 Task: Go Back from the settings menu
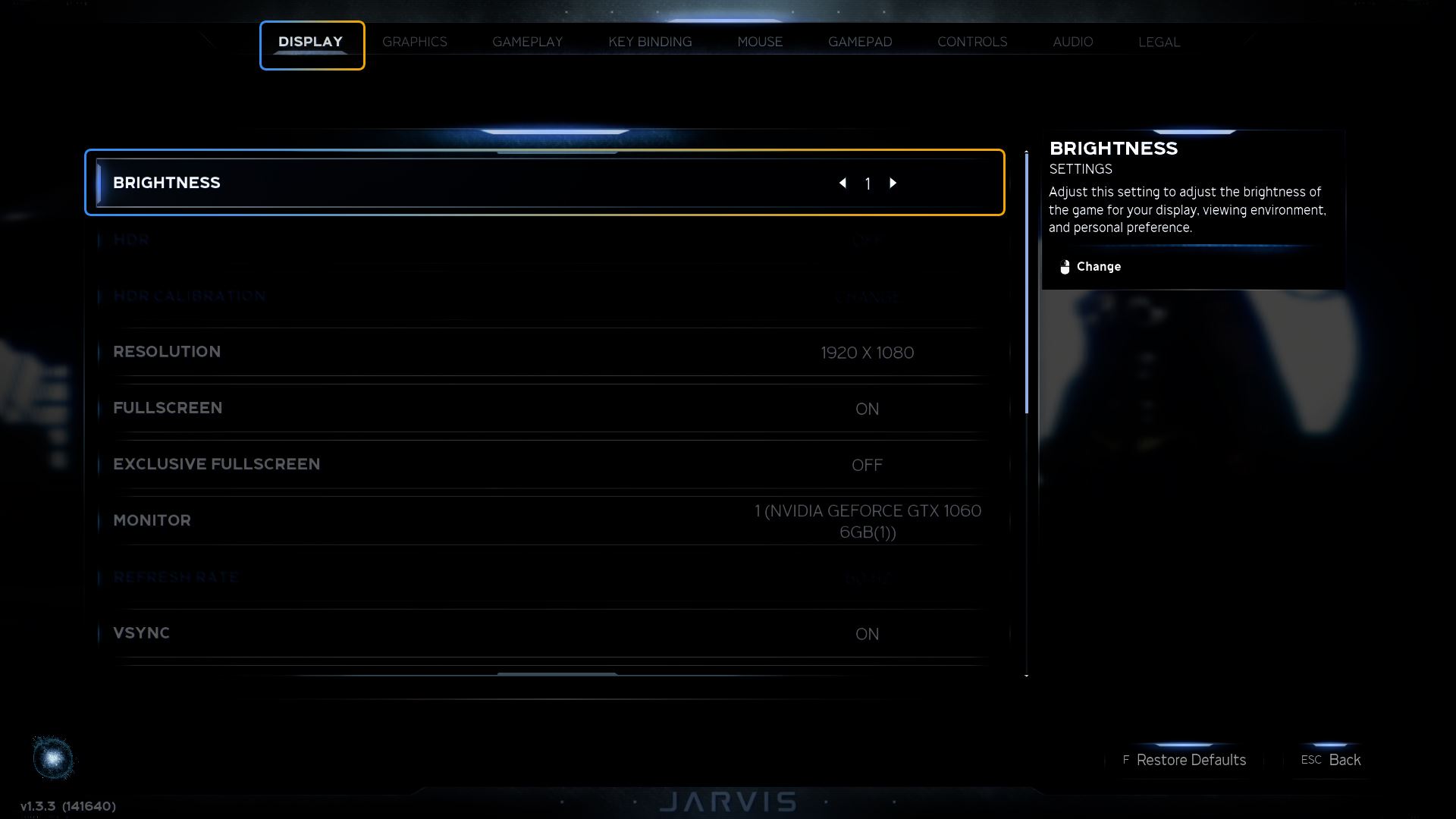[x=1344, y=760]
